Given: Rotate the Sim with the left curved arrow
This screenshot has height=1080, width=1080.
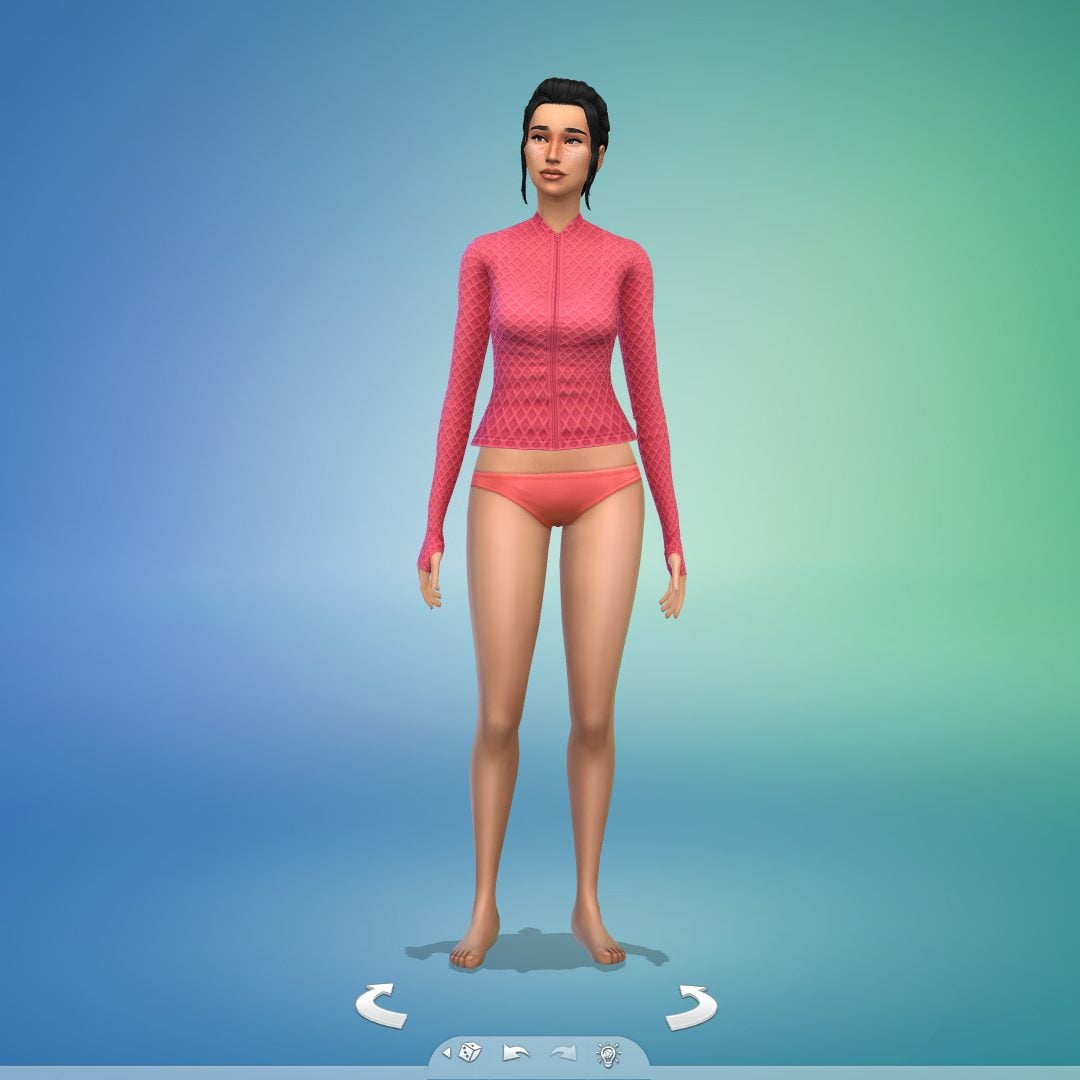Looking at the screenshot, I should (381, 1005).
